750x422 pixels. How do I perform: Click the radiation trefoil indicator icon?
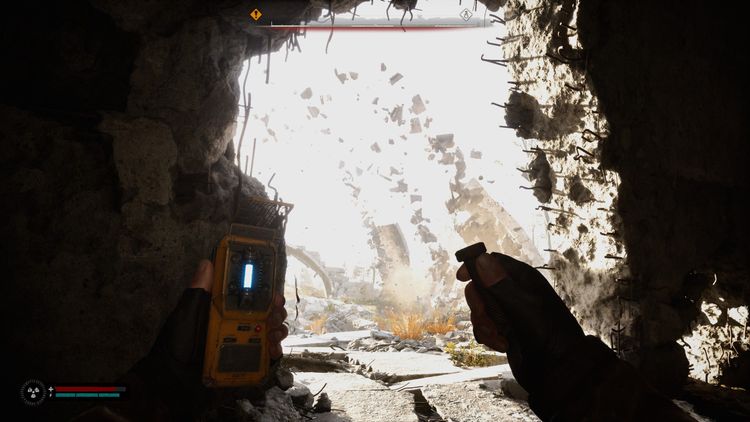pos(33,392)
